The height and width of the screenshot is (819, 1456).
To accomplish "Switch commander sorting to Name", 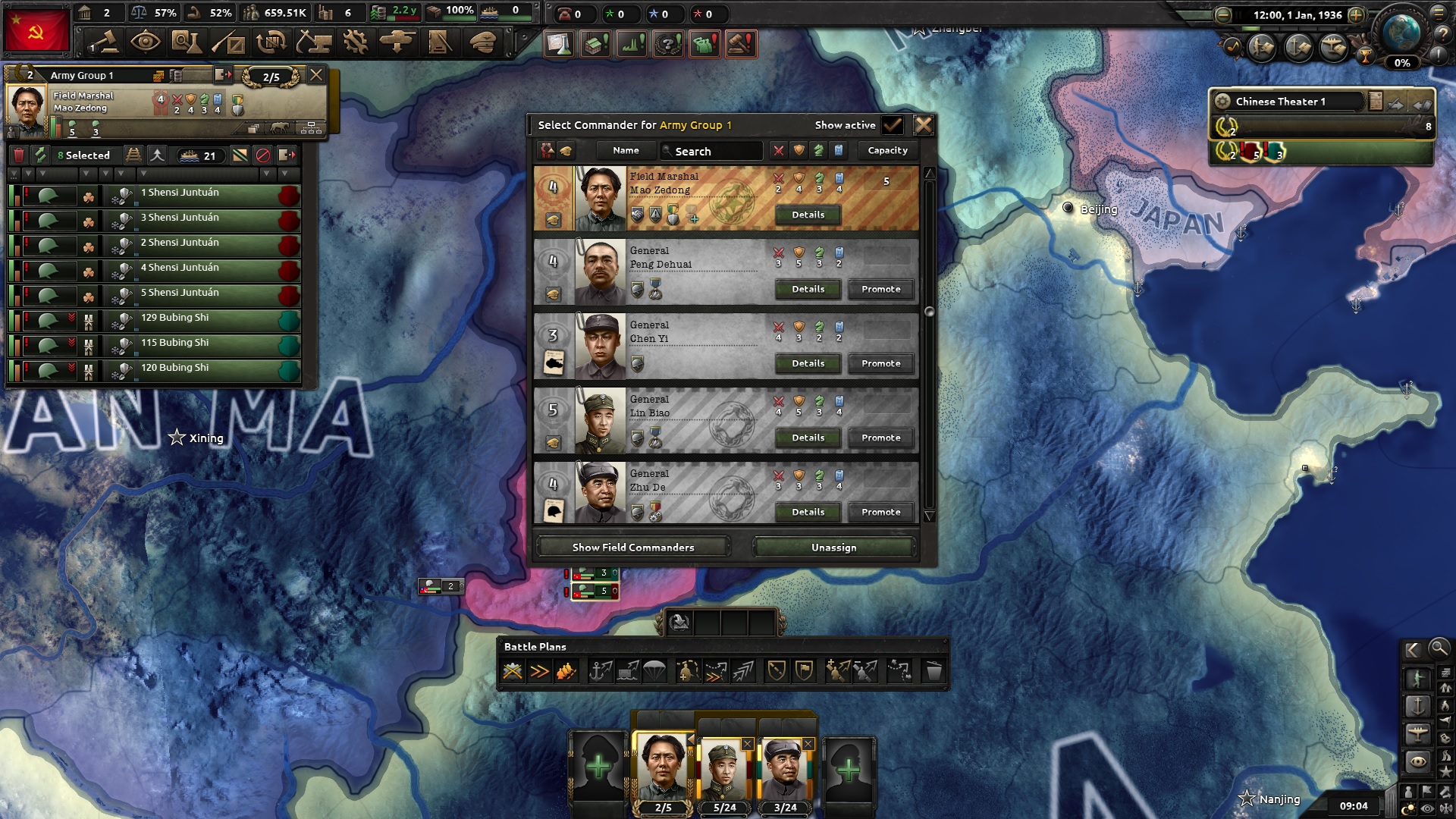I will (x=626, y=150).
